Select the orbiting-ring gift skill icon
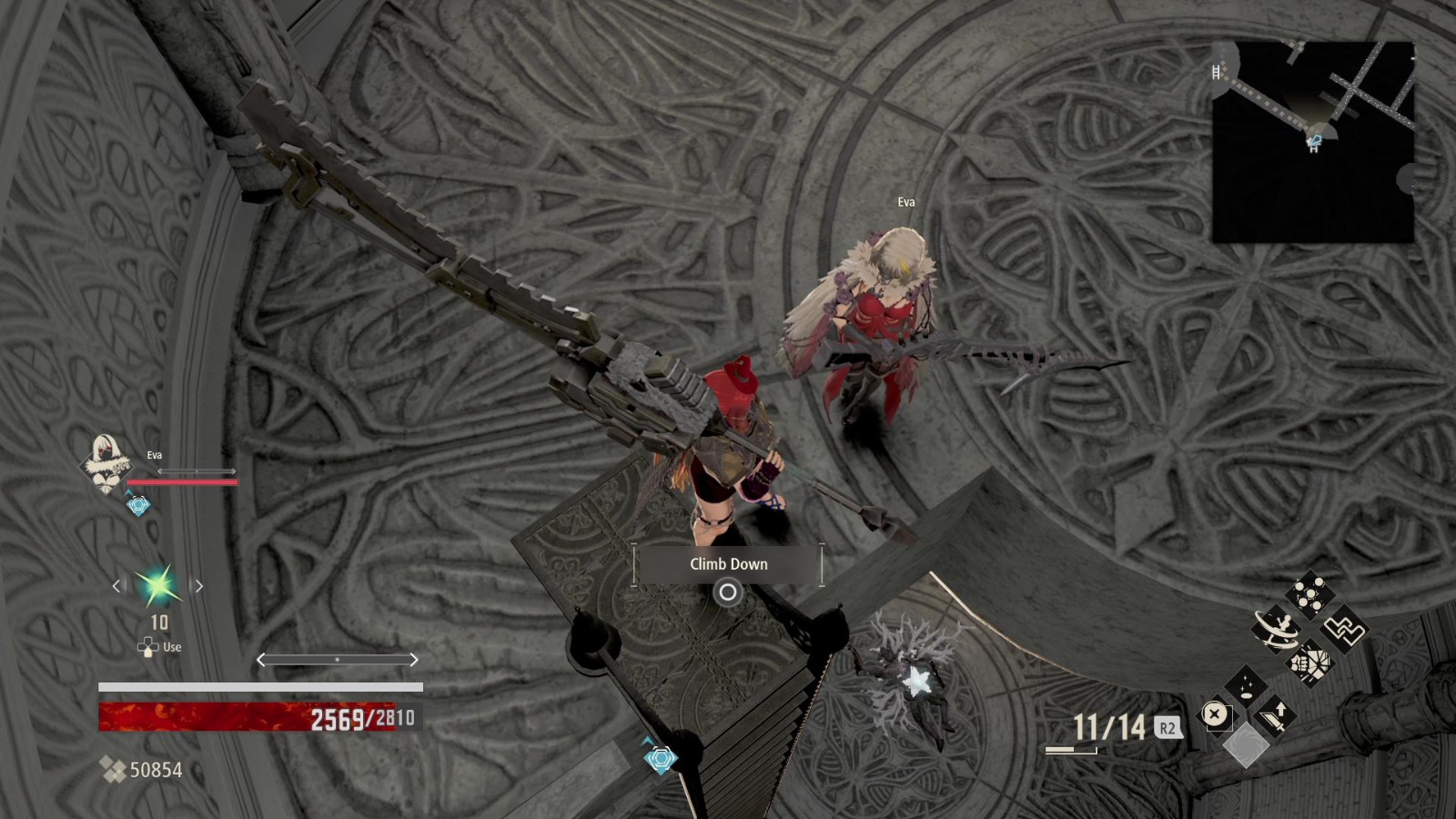 (1279, 628)
